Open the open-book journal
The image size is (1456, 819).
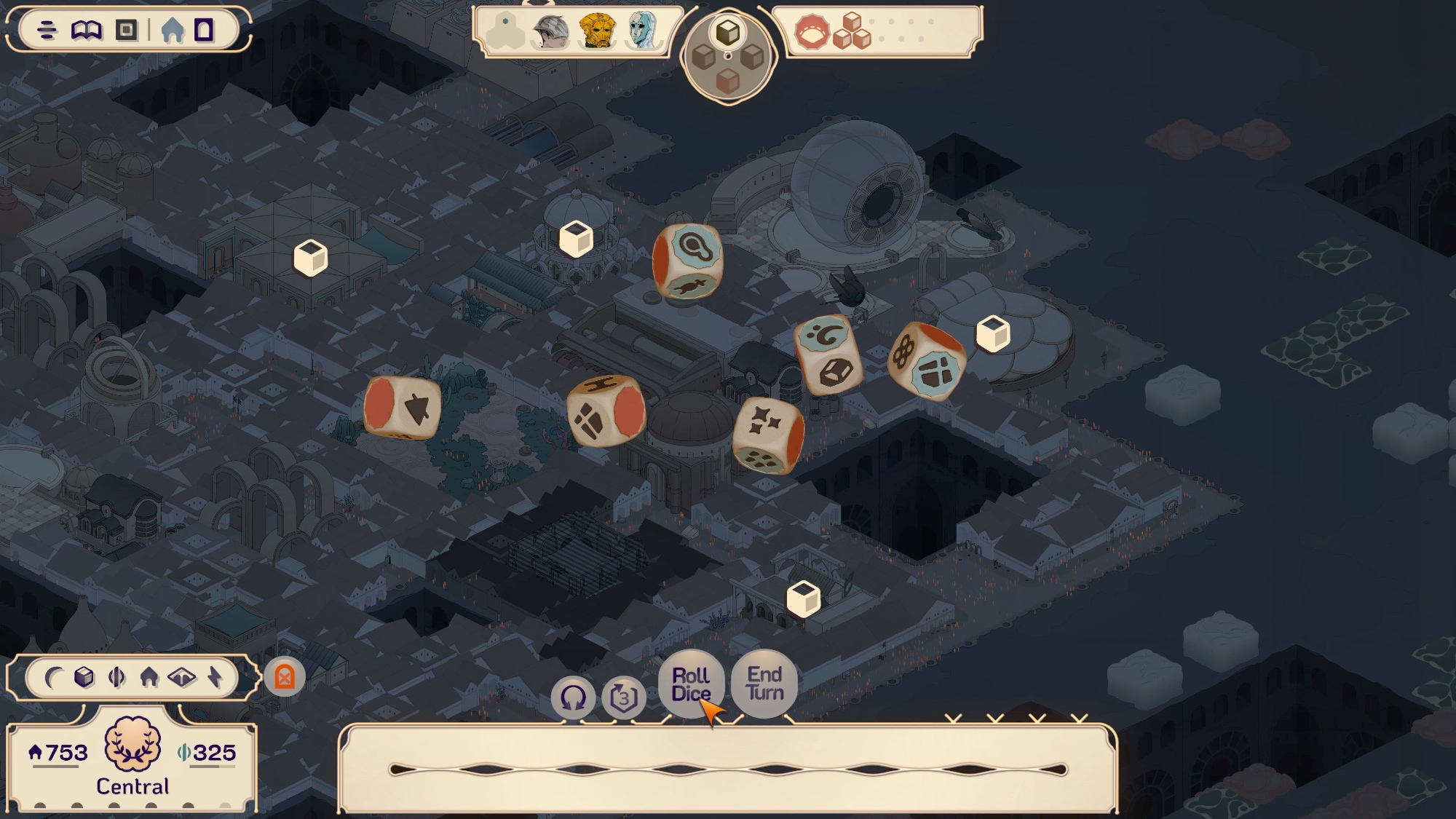tap(87, 30)
